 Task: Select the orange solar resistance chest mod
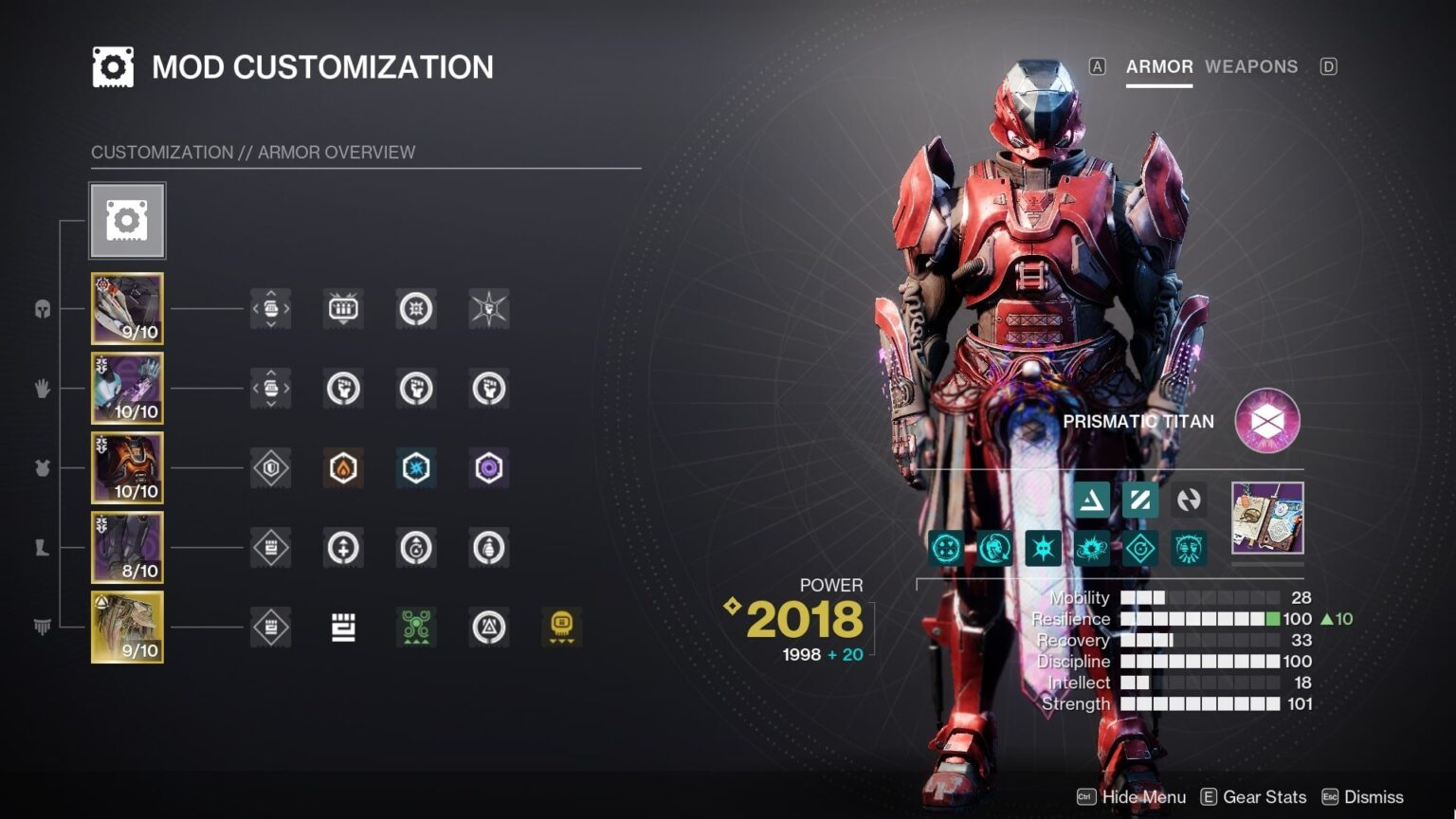coord(343,468)
